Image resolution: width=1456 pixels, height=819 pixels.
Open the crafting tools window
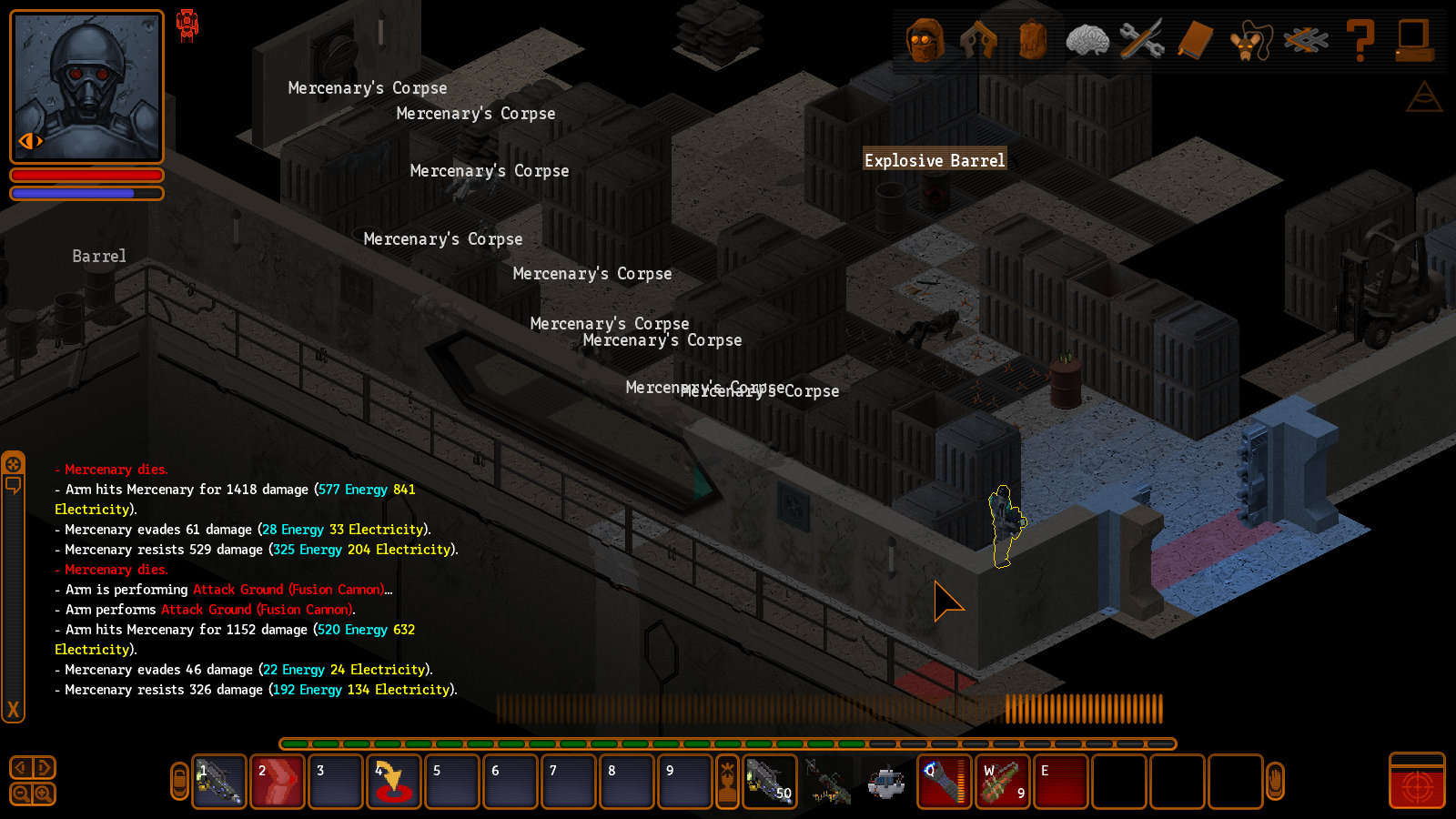pos(1141,40)
